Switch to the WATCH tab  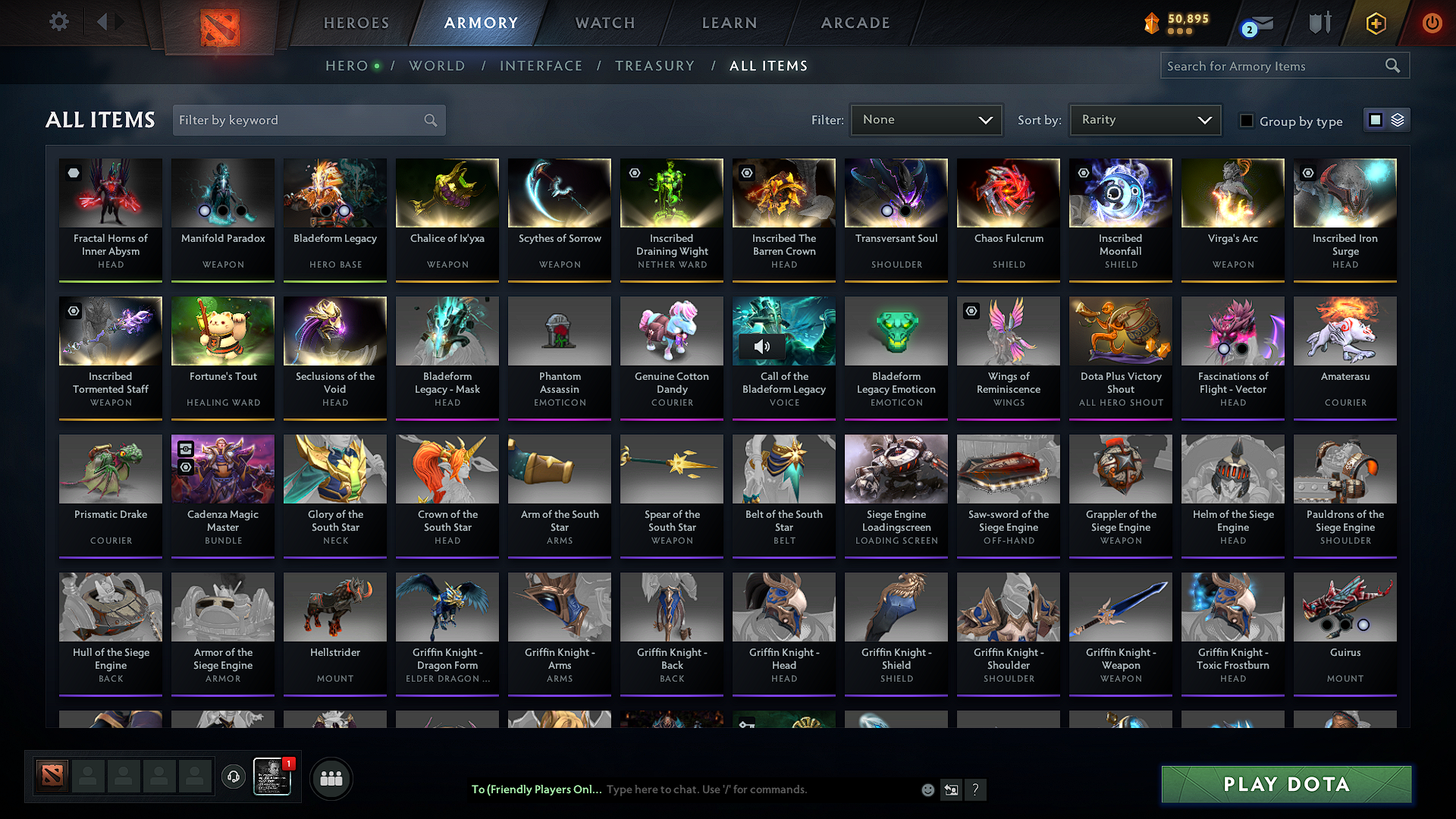[604, 23]
